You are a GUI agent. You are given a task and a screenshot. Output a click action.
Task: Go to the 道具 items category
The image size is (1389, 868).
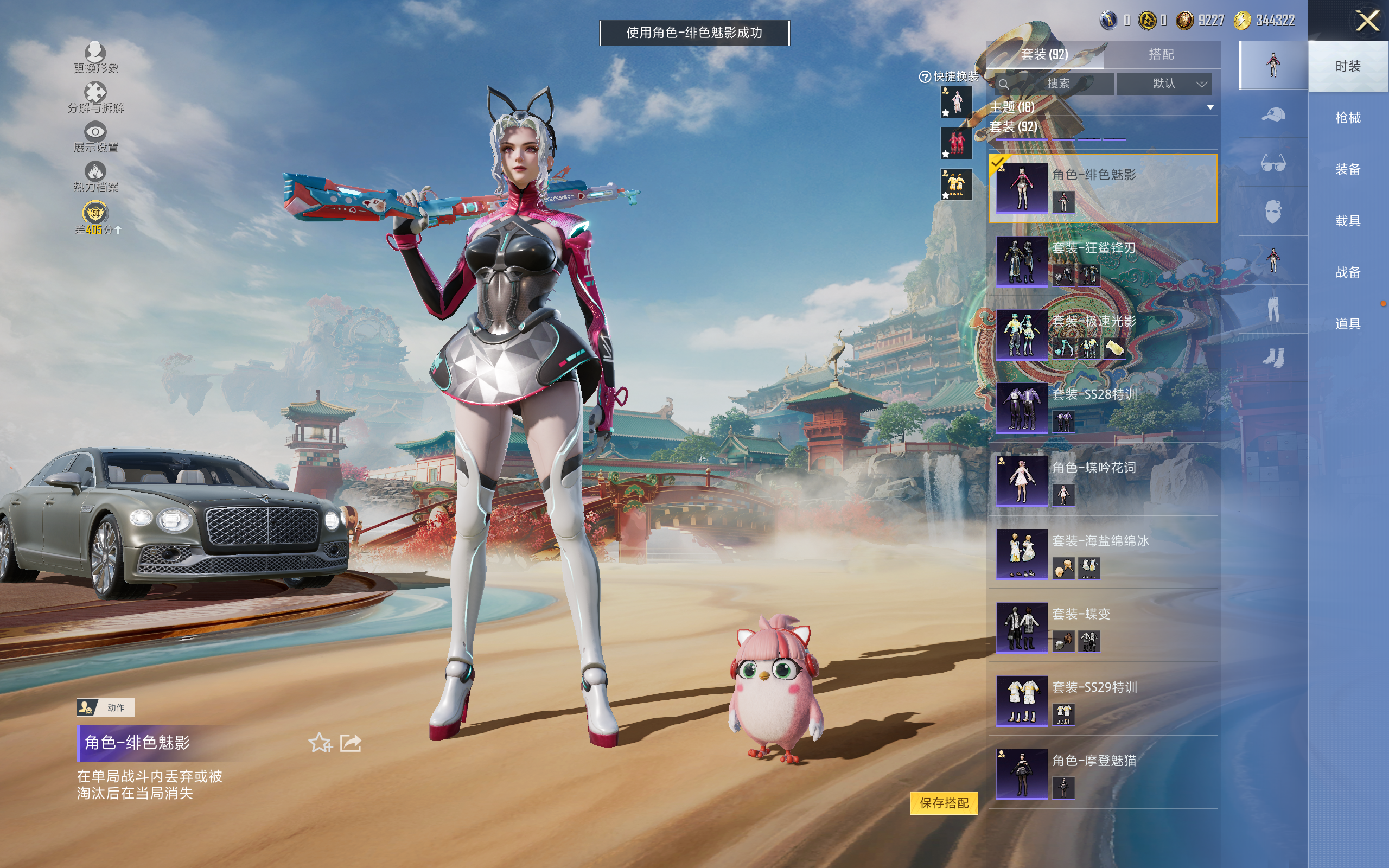(x=1347, y=324)
